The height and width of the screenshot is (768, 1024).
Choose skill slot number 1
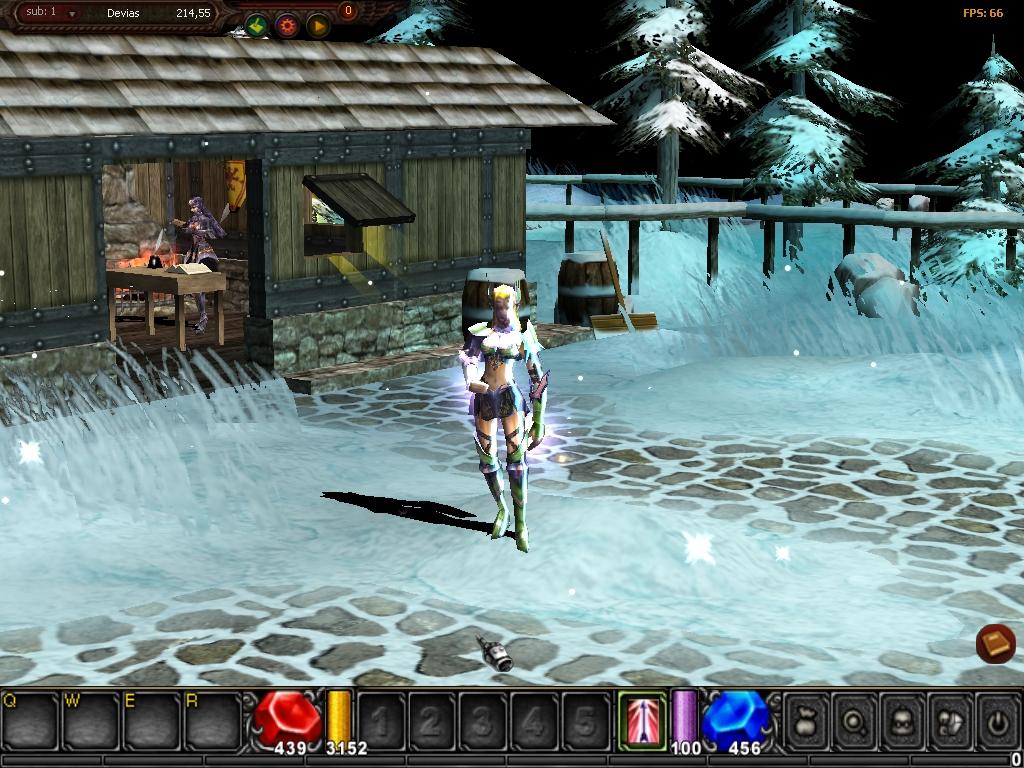point(380,720)
